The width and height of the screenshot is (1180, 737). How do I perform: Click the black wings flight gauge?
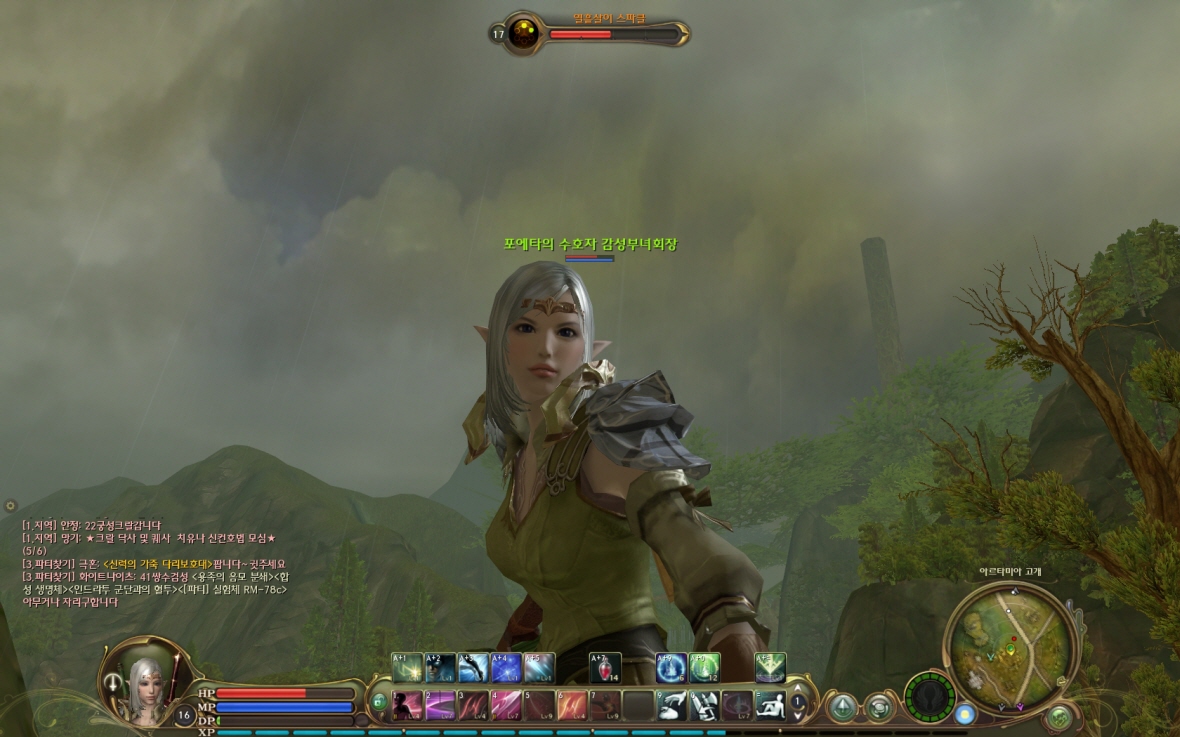click(929, 696)
